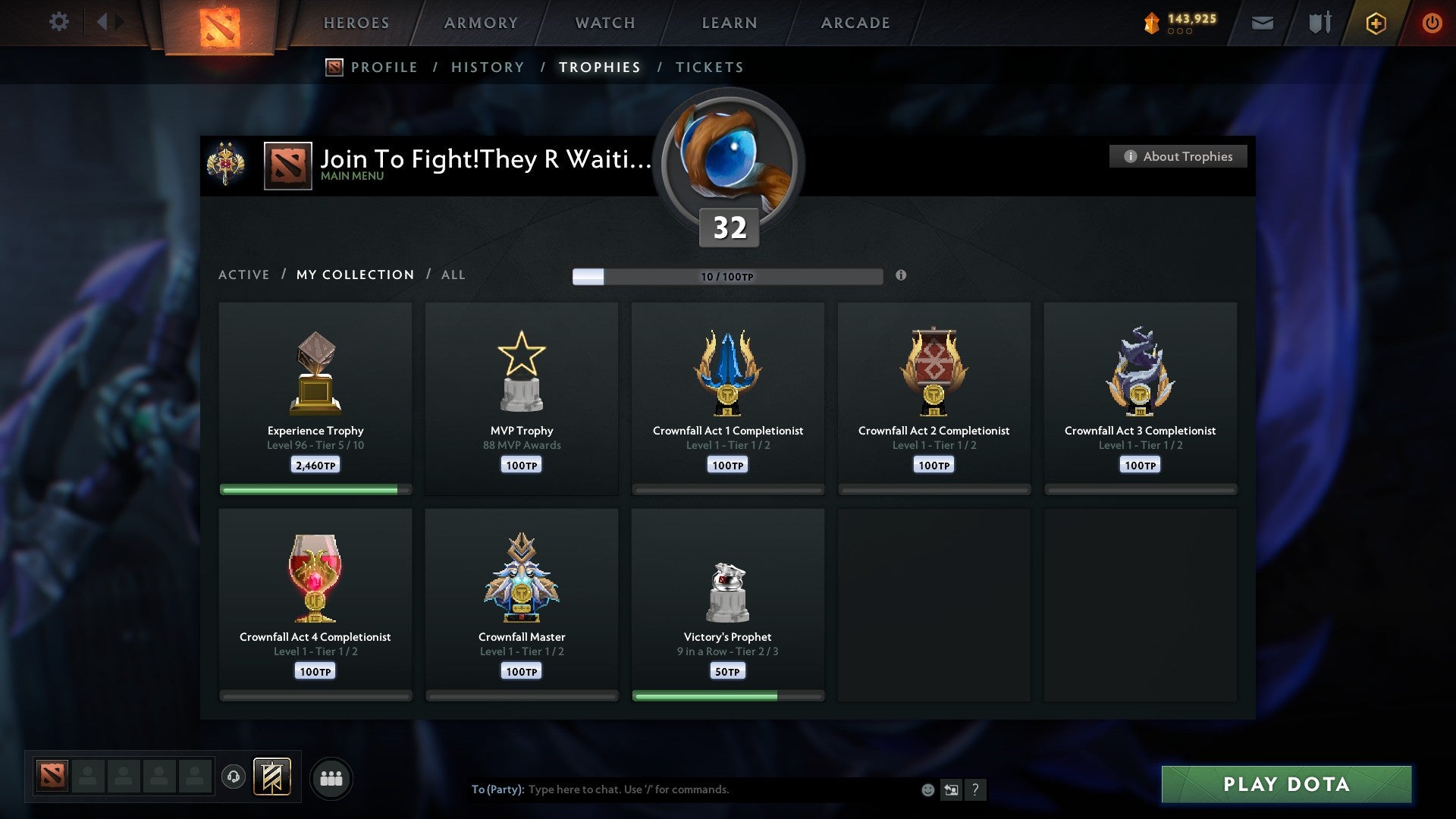The image size is (1456, 819).
Task: Open the WATCH menu
Action: pos(604,23)
